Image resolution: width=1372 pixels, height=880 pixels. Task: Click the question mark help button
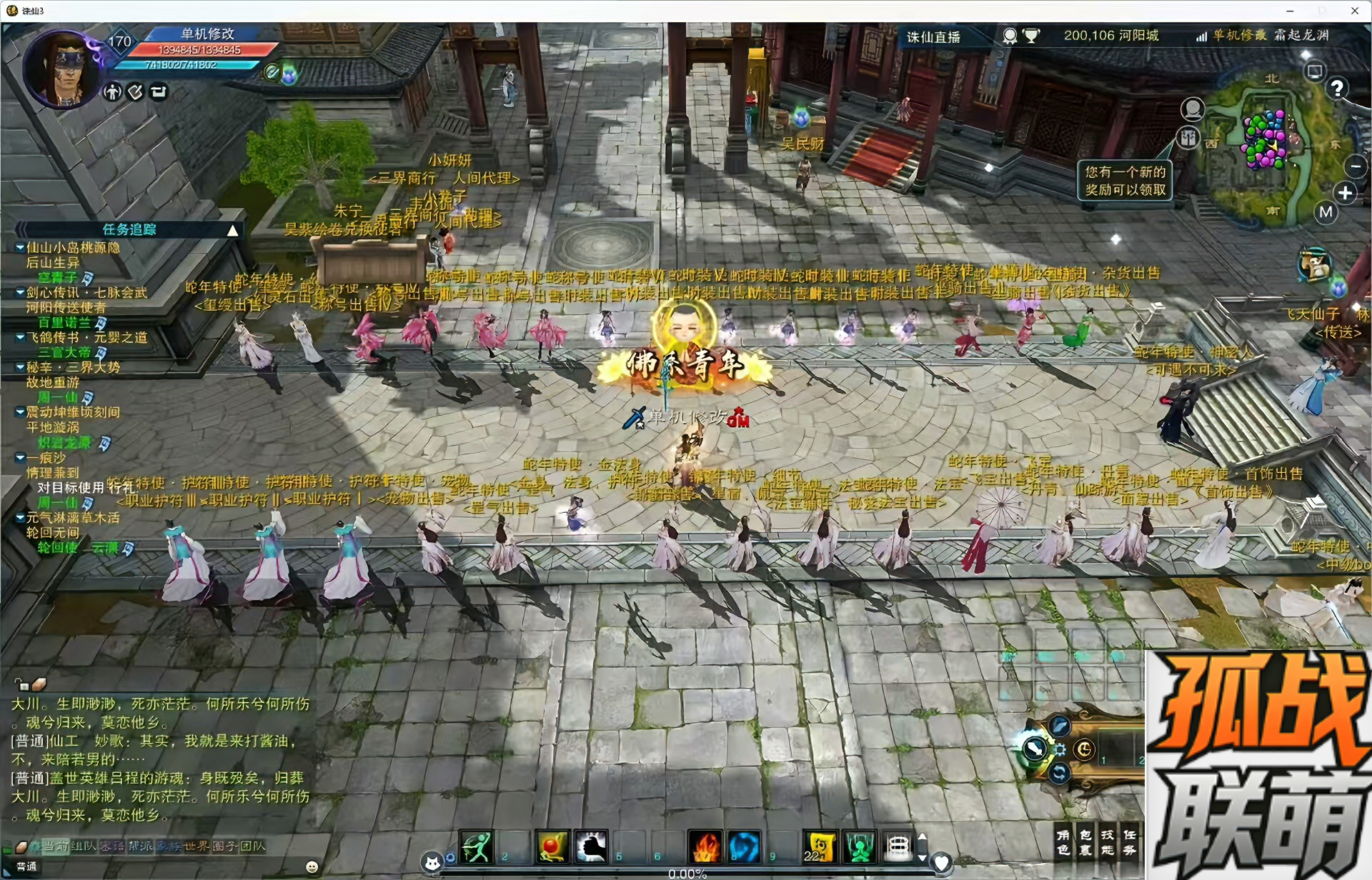point(1337,88)
